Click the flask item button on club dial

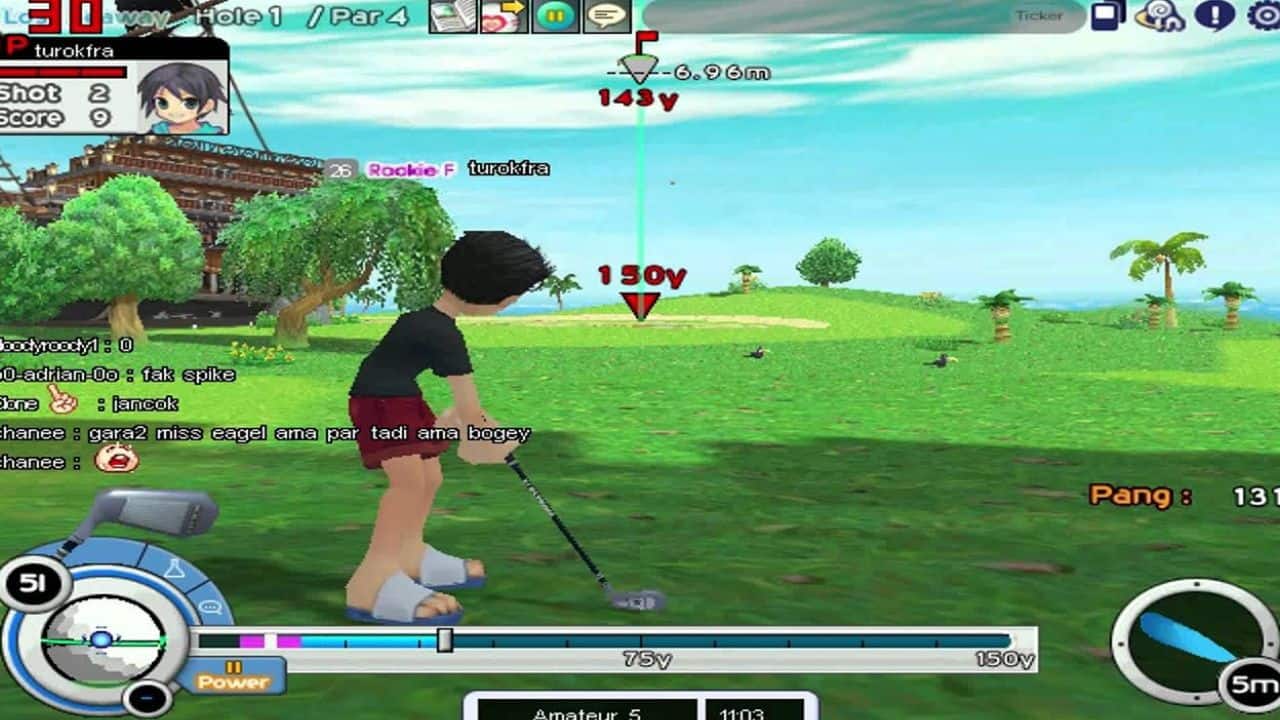pyautogui.click(x=174, y=570)
